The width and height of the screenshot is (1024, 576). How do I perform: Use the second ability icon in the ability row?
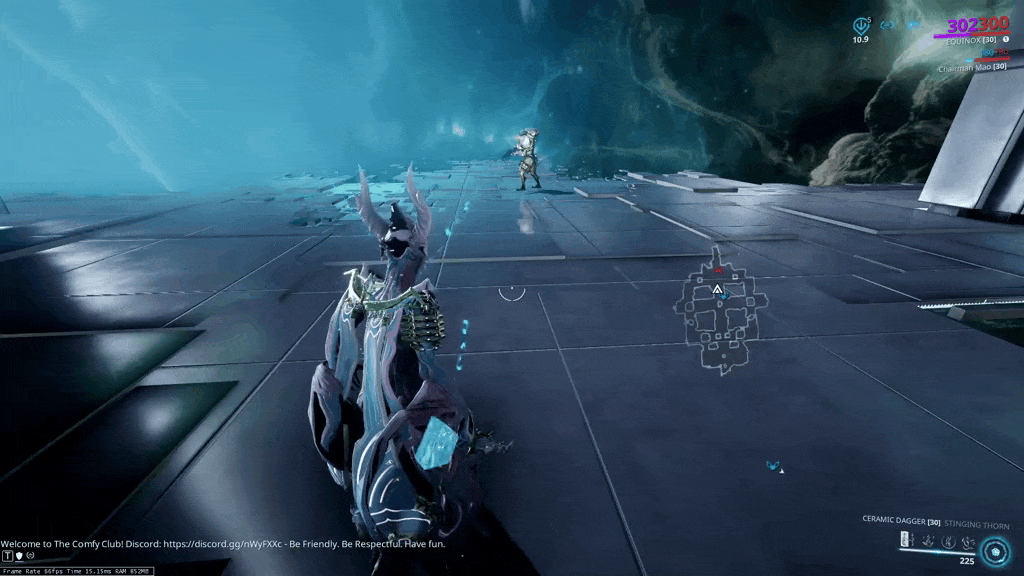[x=928, y=540]
